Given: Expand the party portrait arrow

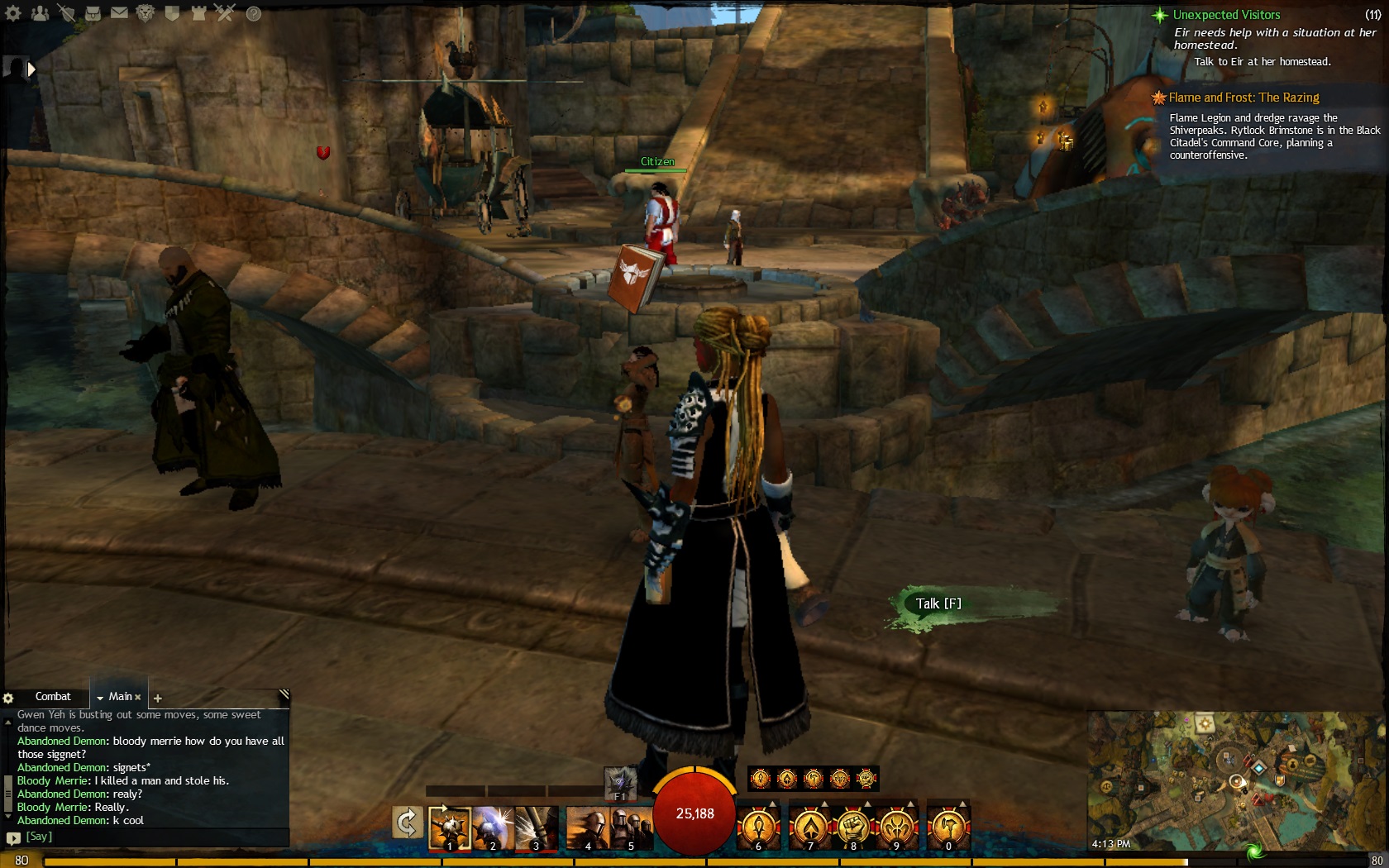Looking at the screenshot, I should pyautogui.click(x=31, y=69).
